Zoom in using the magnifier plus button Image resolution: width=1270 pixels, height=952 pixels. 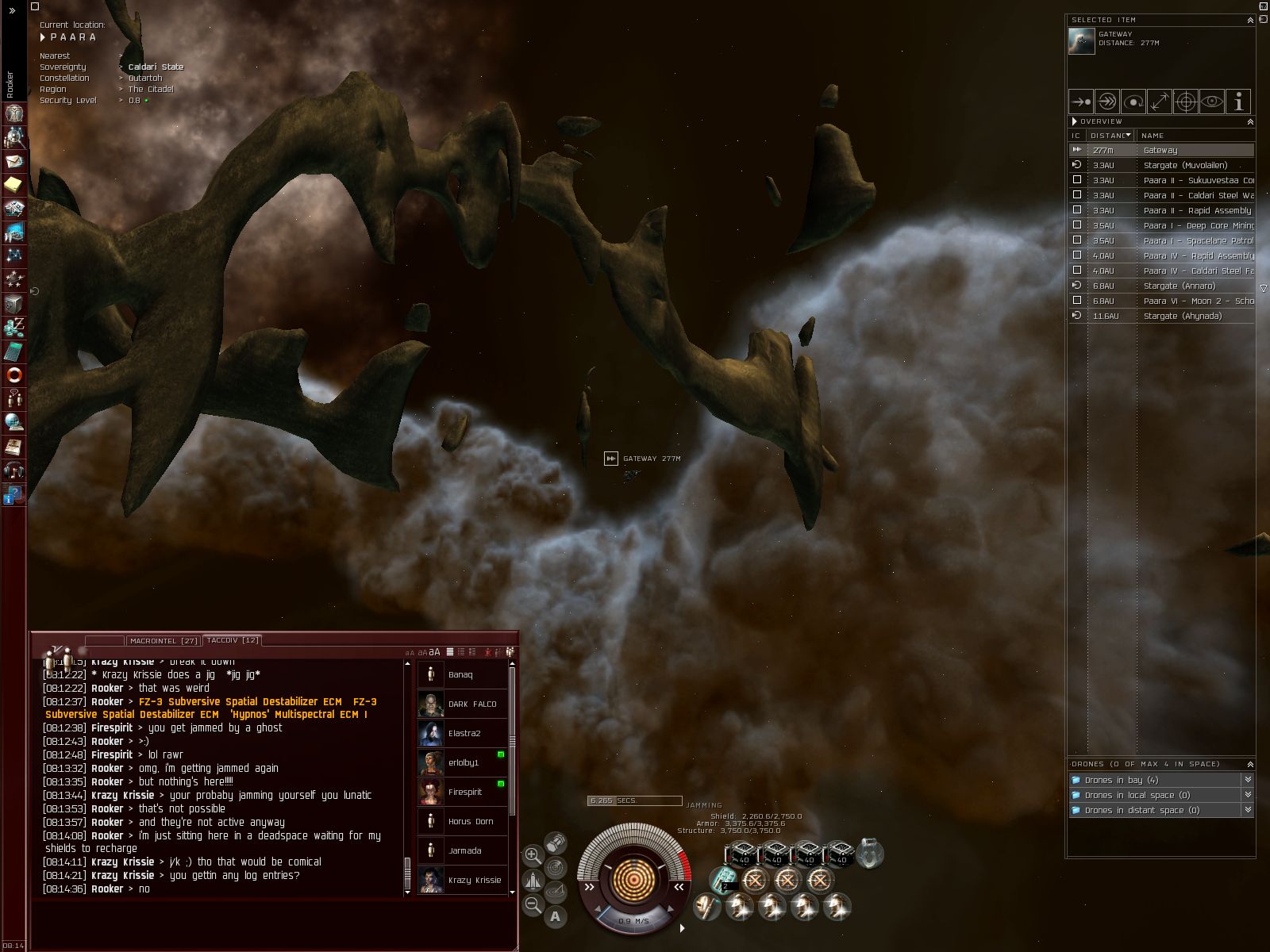[533, 855]
